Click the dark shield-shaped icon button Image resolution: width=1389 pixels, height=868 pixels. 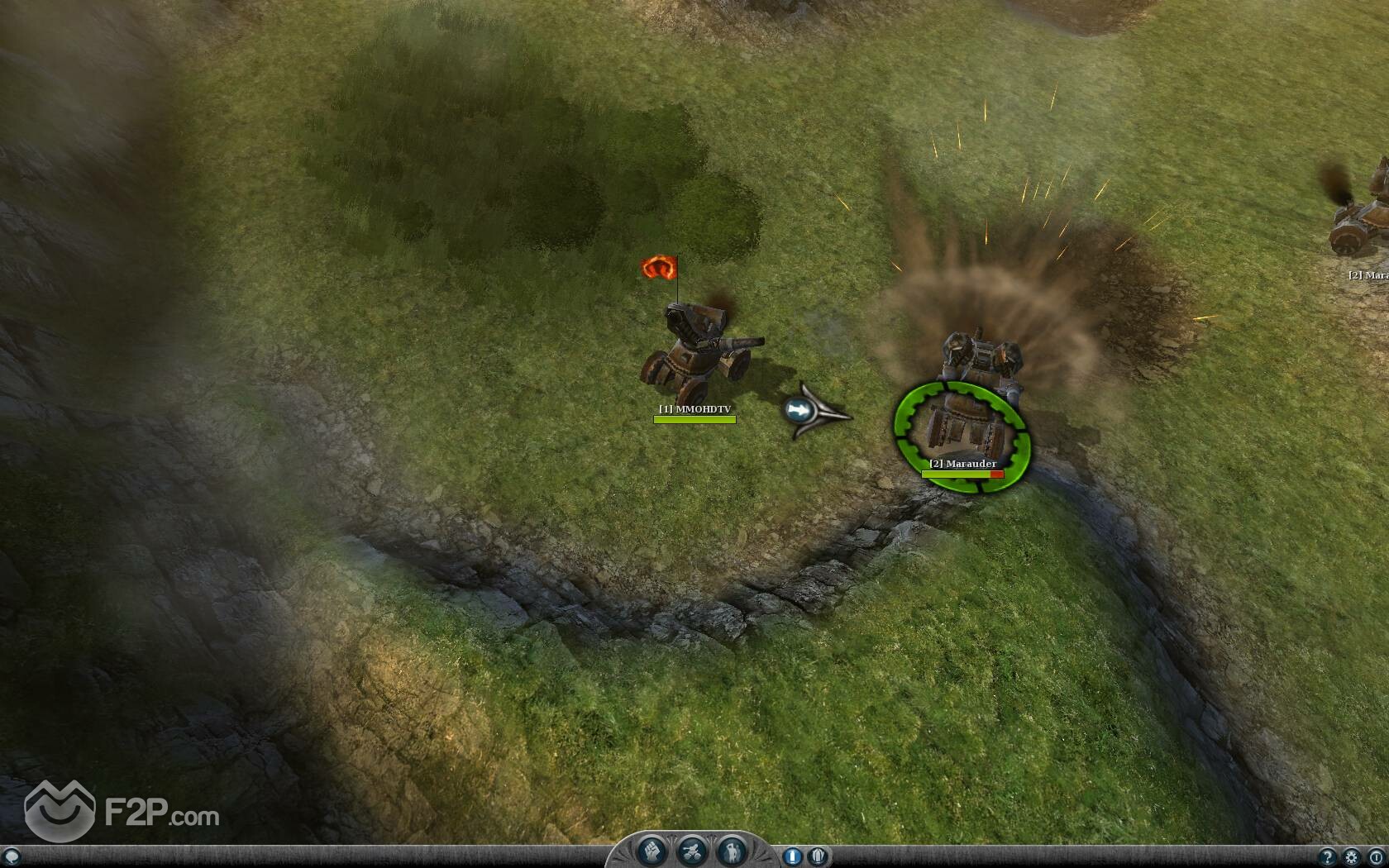pos(818,856)
